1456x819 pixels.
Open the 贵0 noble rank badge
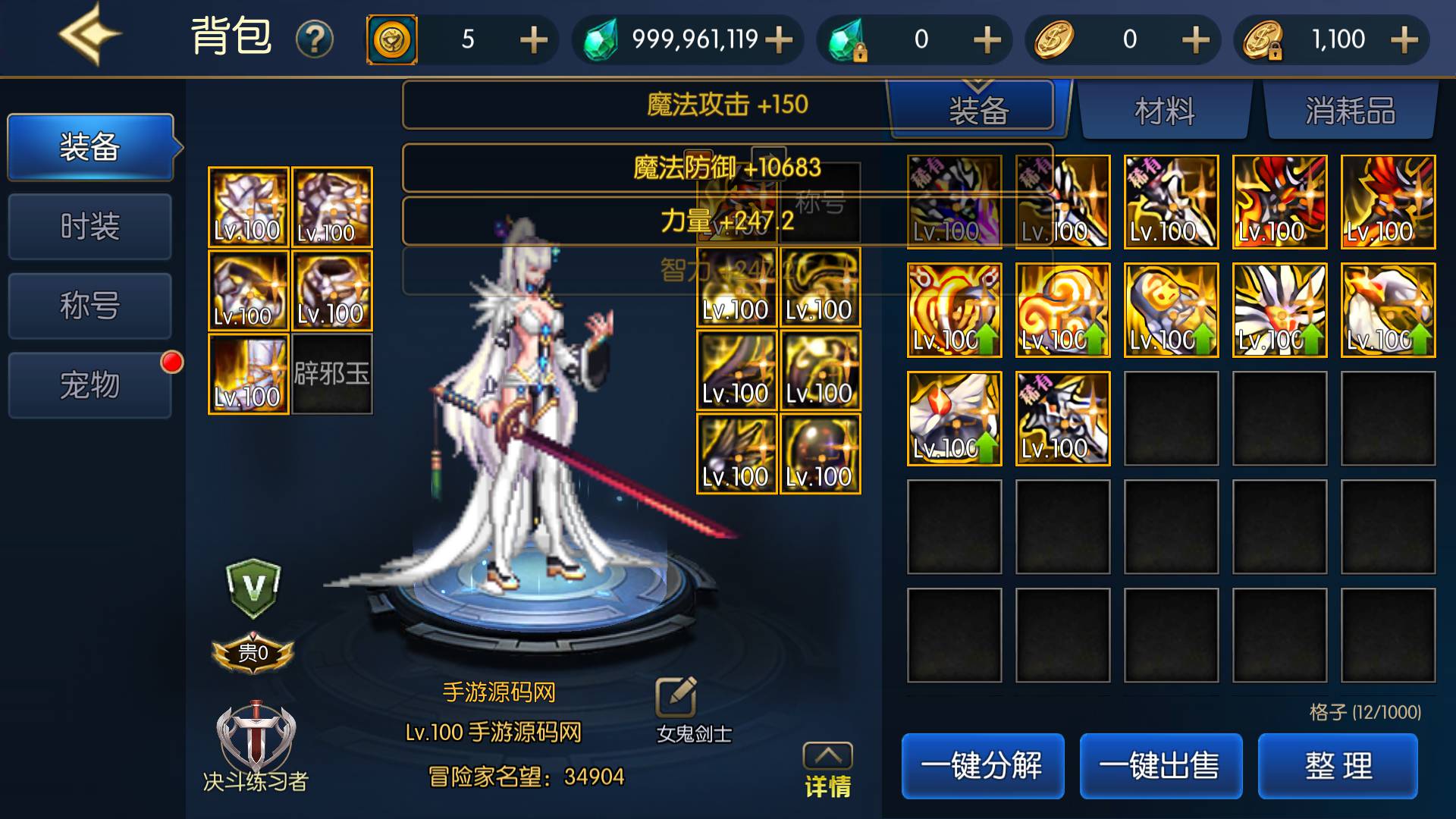tap(253, 653)
